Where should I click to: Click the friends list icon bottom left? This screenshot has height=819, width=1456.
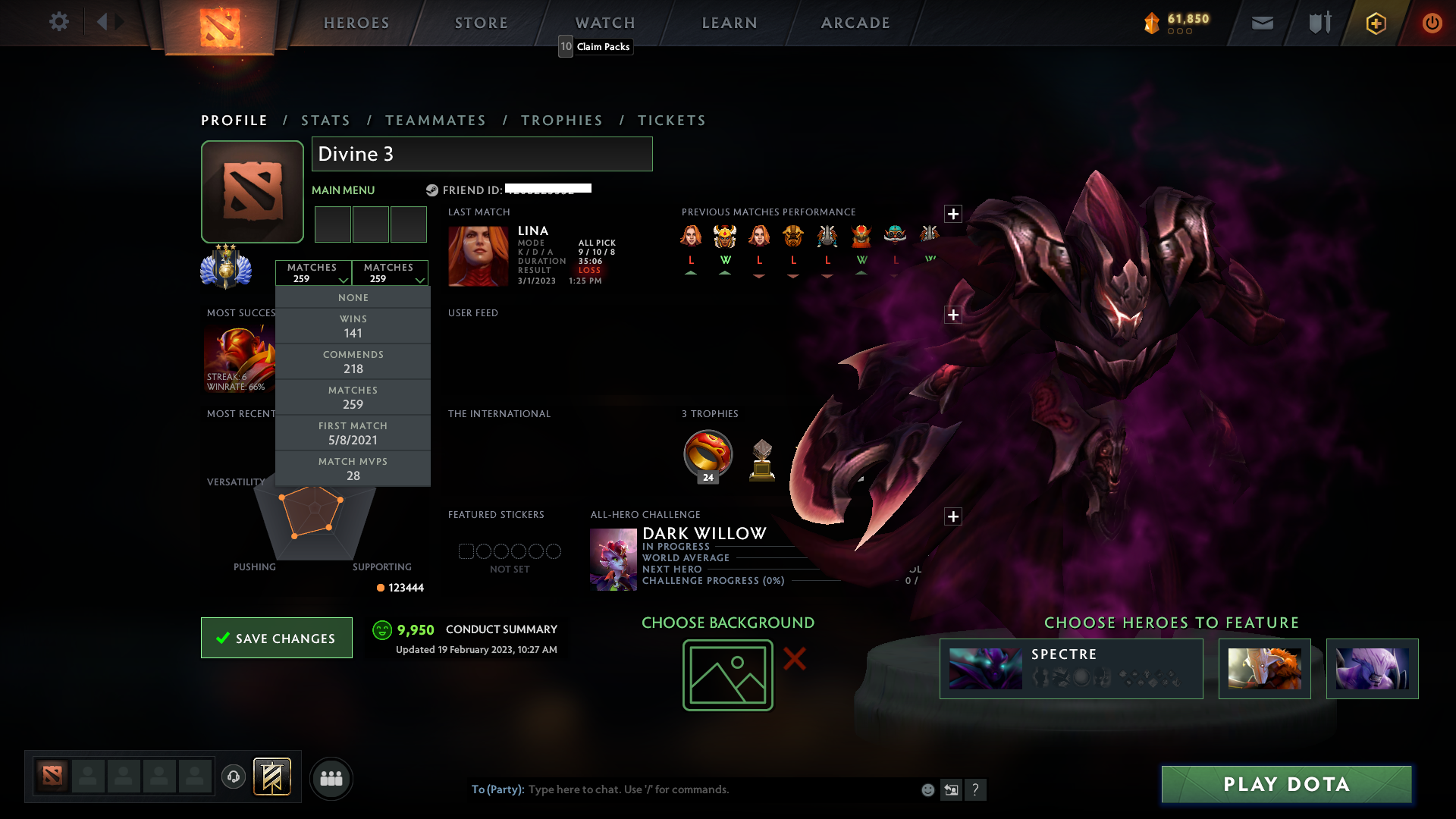[331, 778]
